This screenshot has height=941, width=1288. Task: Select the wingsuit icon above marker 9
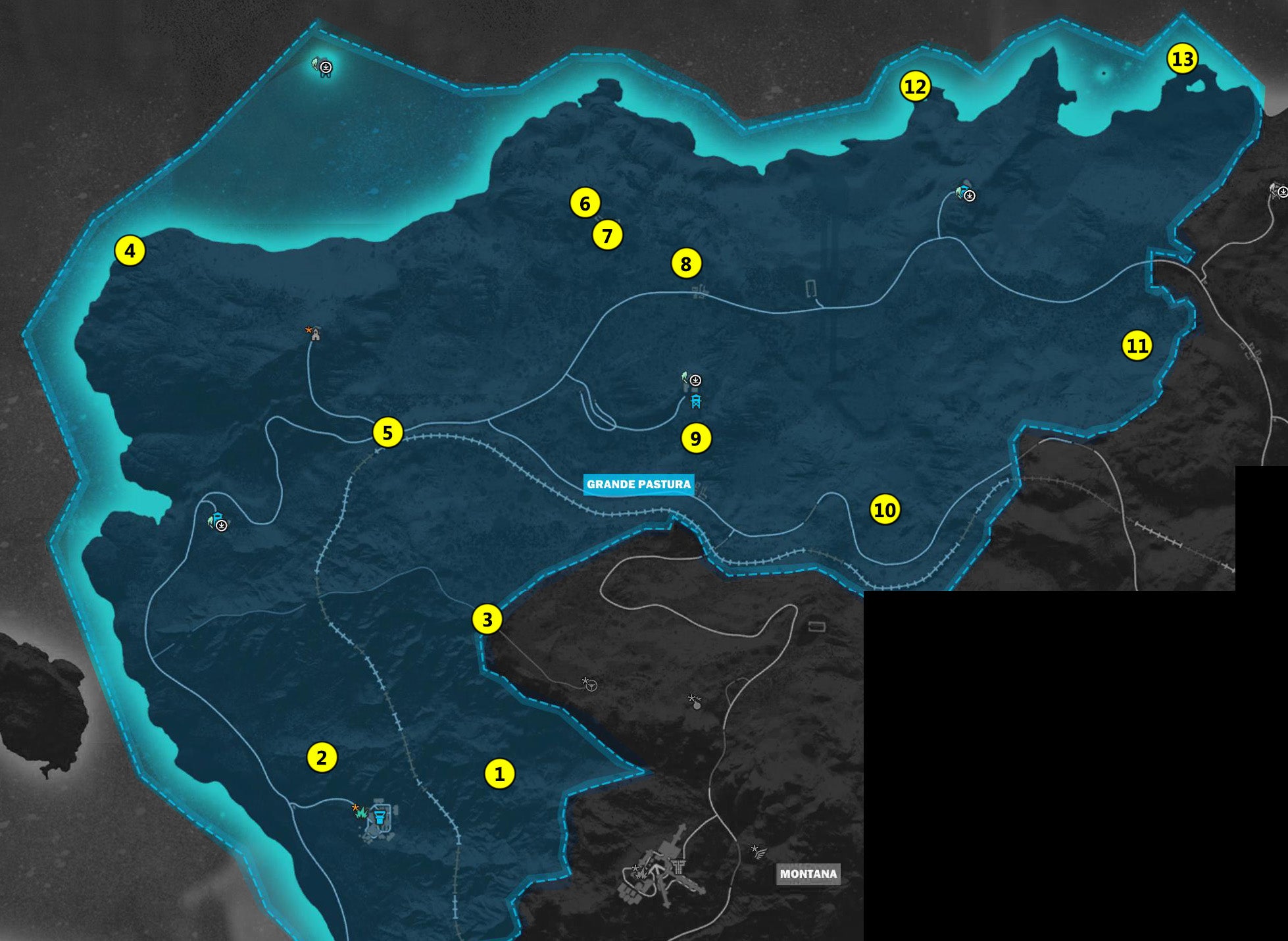click(685, 378)
